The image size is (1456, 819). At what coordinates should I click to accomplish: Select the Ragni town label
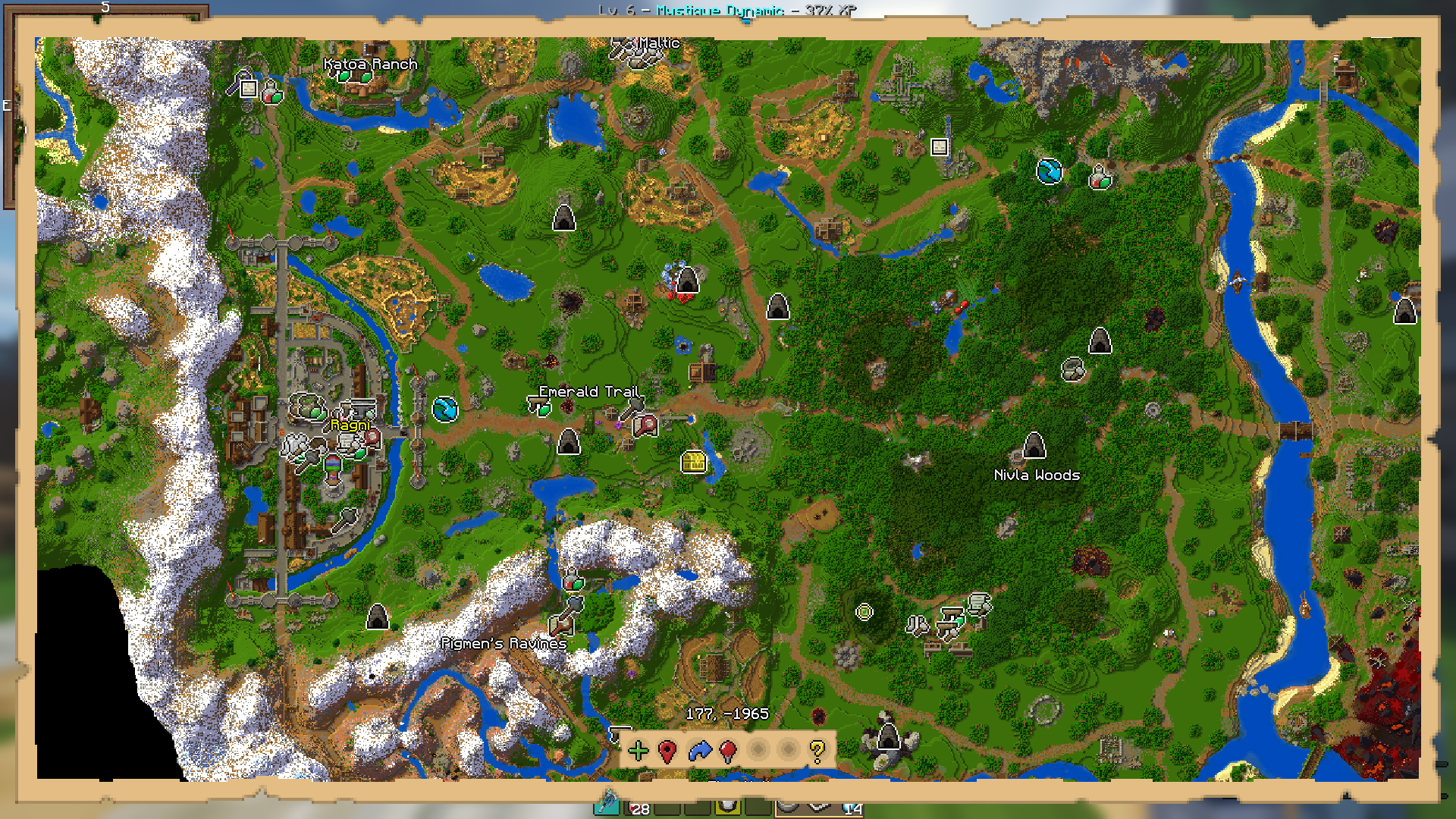tap(350, 425)
